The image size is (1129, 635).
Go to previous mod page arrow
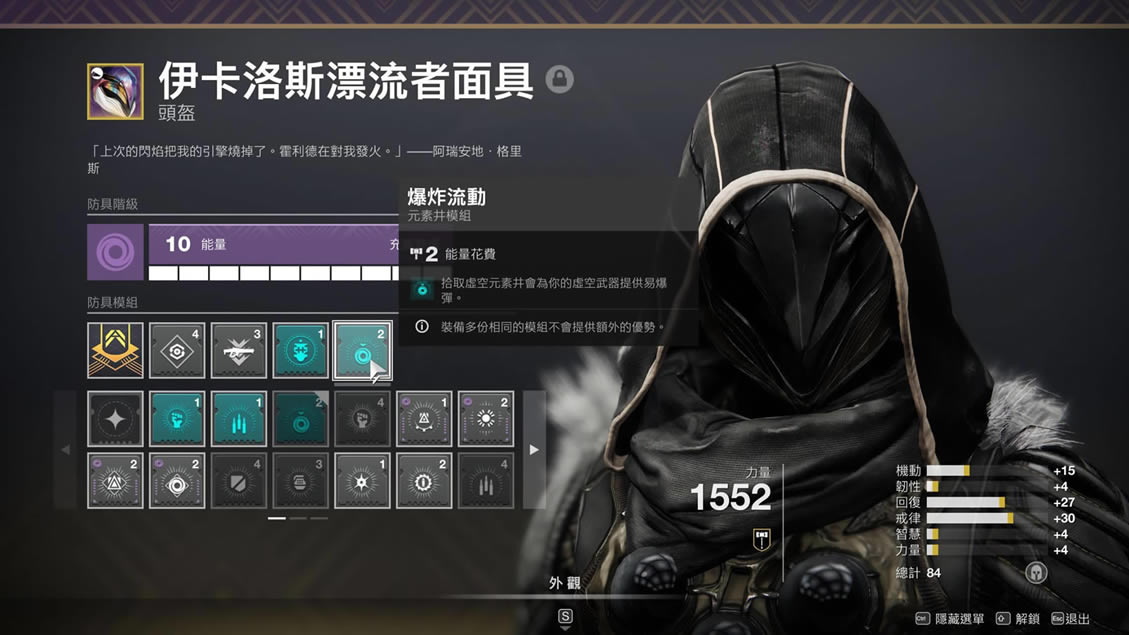pyautogui.click(x=66, y=450)
